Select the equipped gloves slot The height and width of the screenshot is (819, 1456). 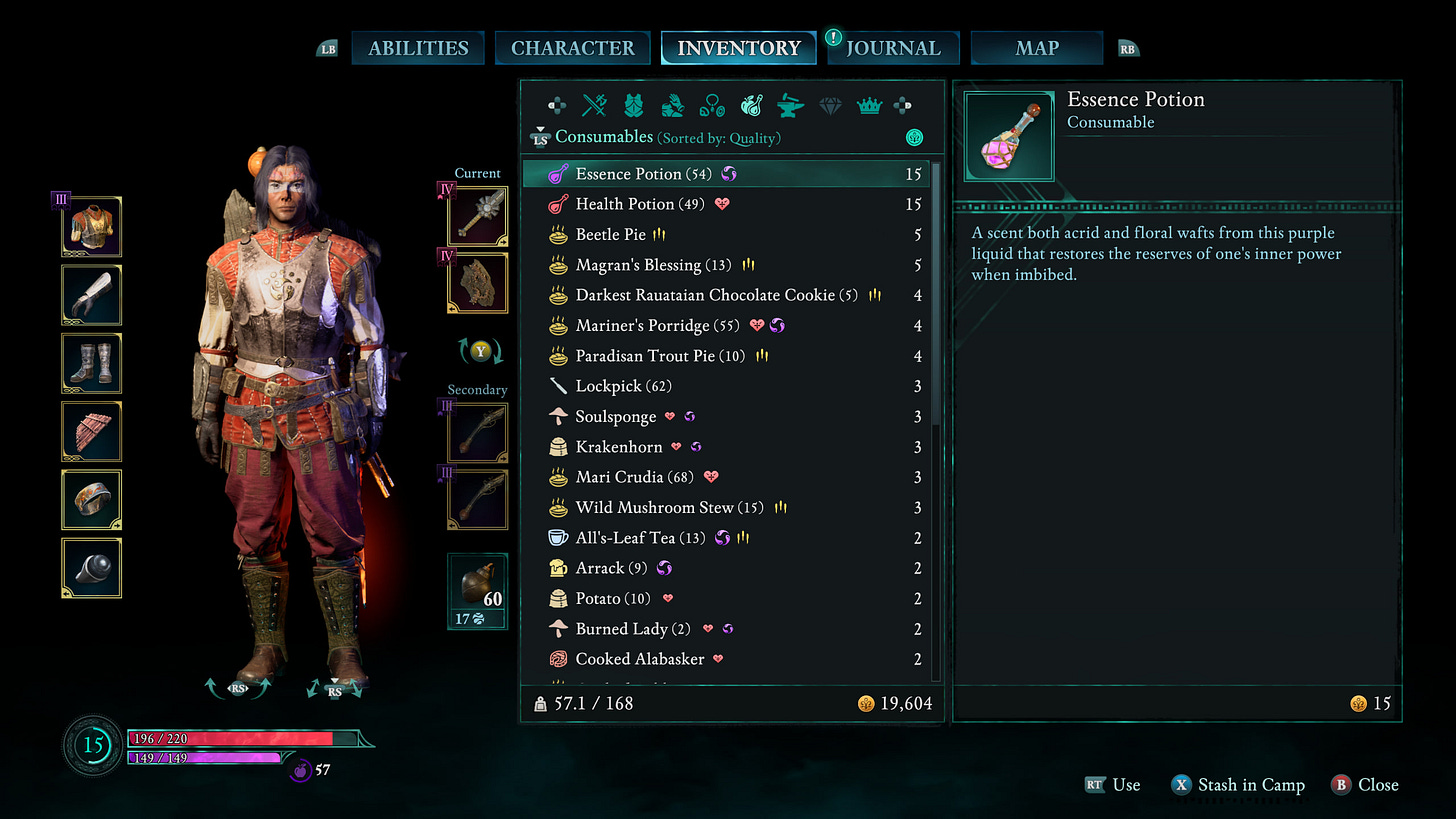(x=92, y=295)
